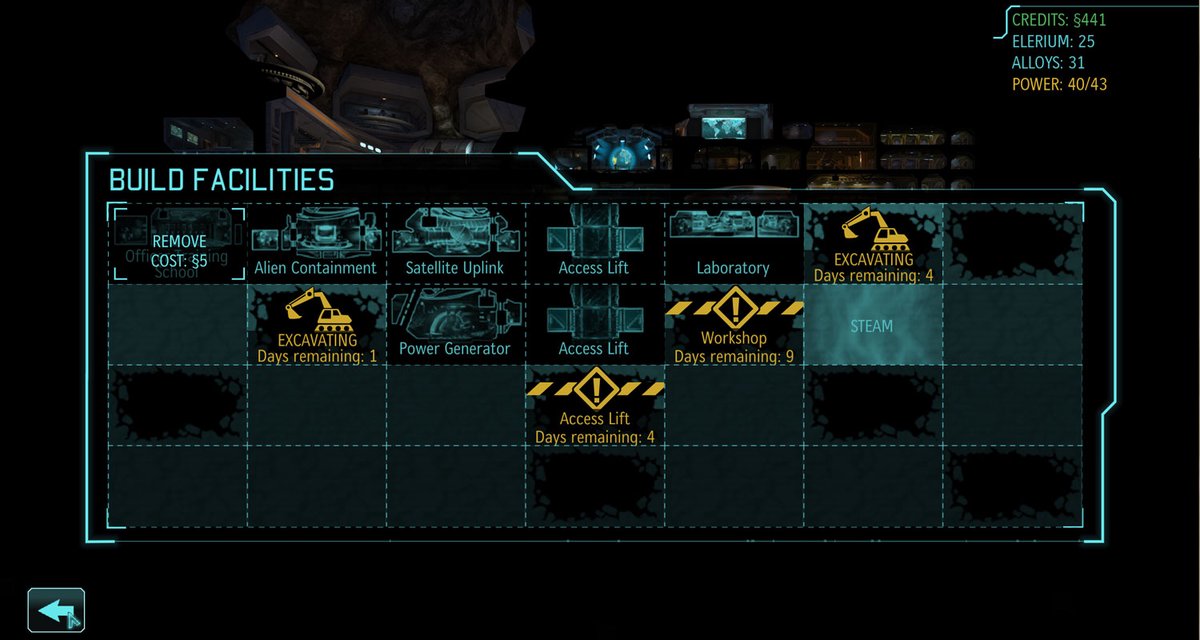Select the excavation with 4 days remaining
The width and height of the screenshot is (1200, 640).
point(872,244)
